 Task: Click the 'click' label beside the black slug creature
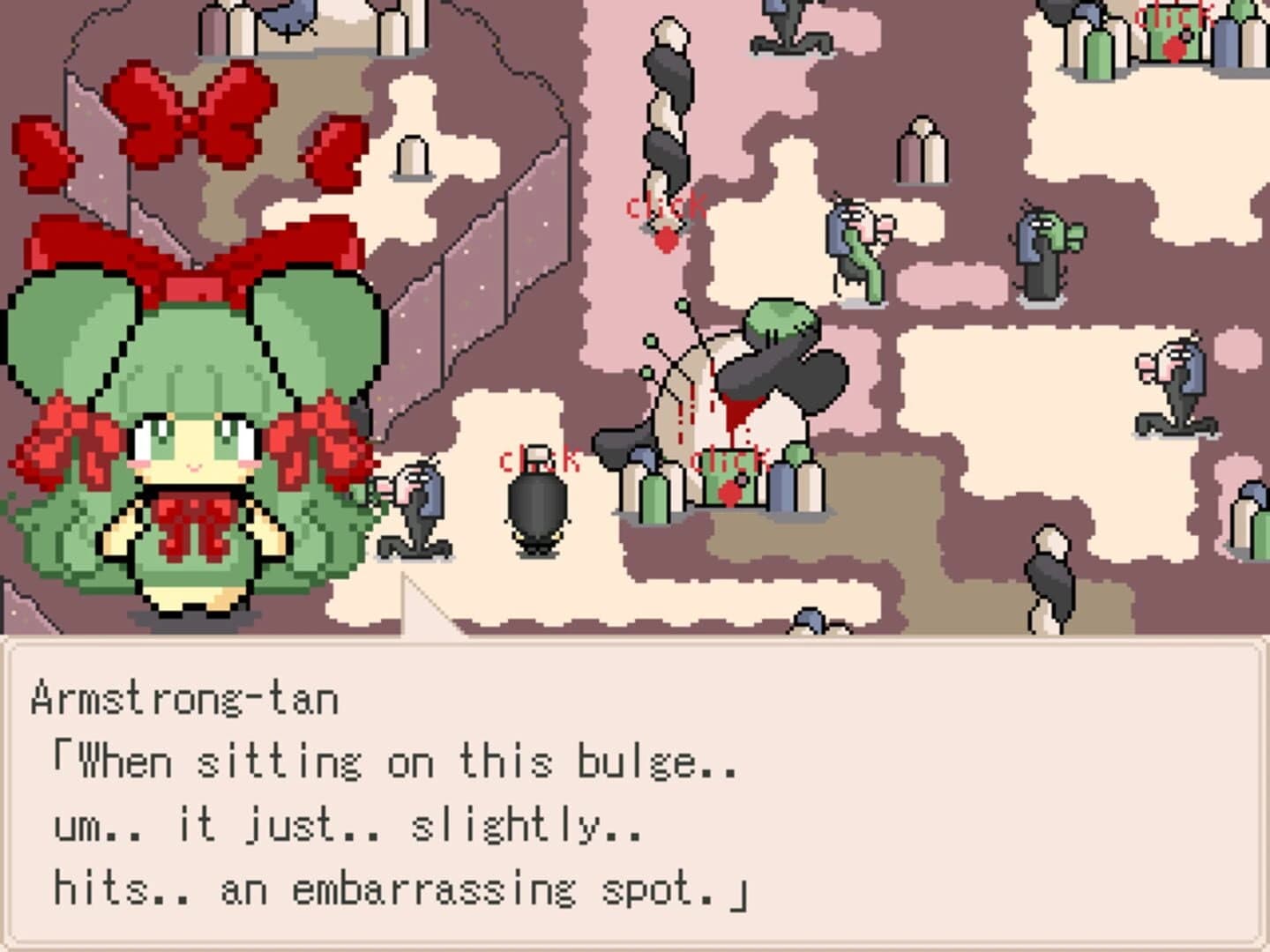coord(540,458)
